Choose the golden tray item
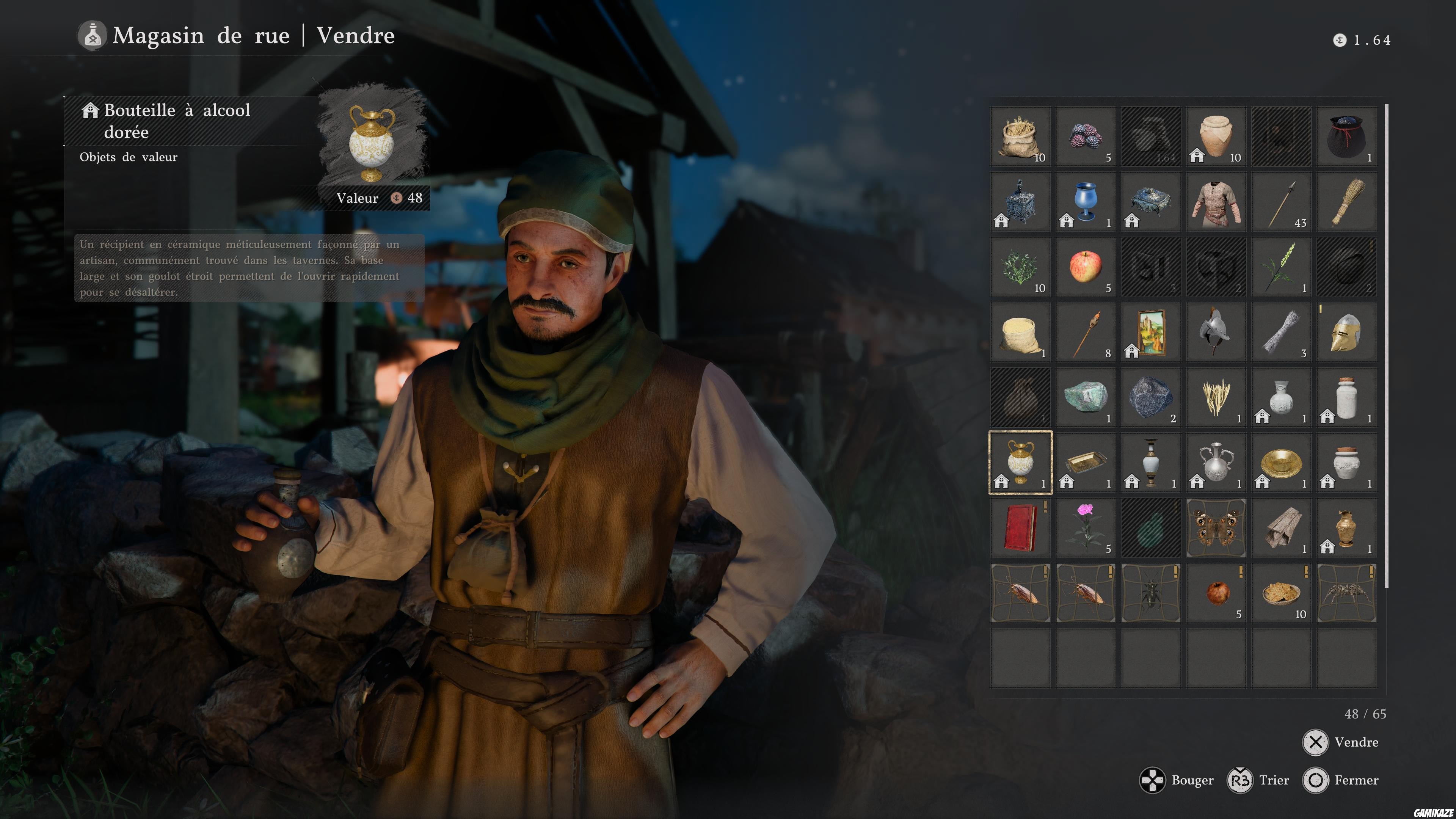This screenshot has height=819, width=1456. pyautogui.click(x=1085, y=462)
